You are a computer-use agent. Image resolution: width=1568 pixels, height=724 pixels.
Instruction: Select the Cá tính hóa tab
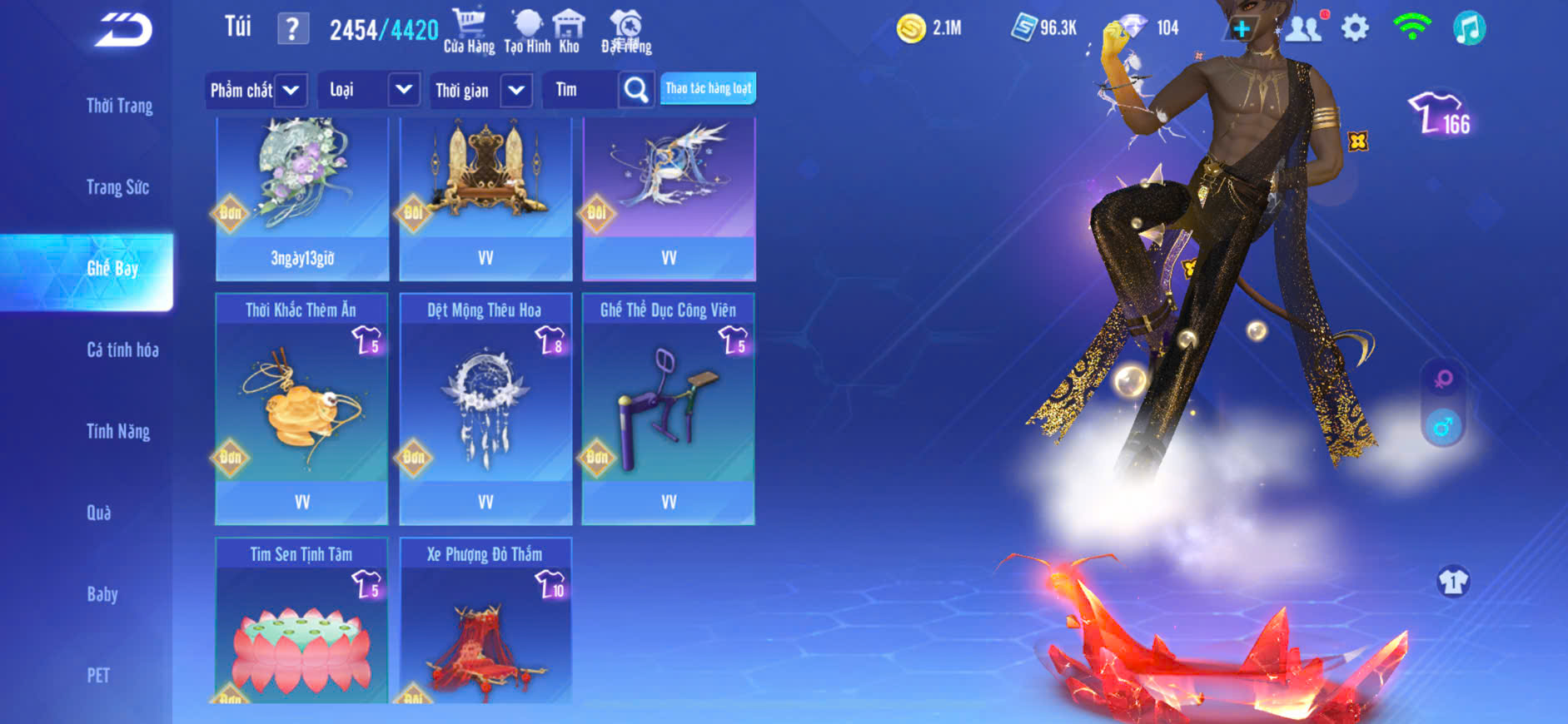[x=122, y=350]
